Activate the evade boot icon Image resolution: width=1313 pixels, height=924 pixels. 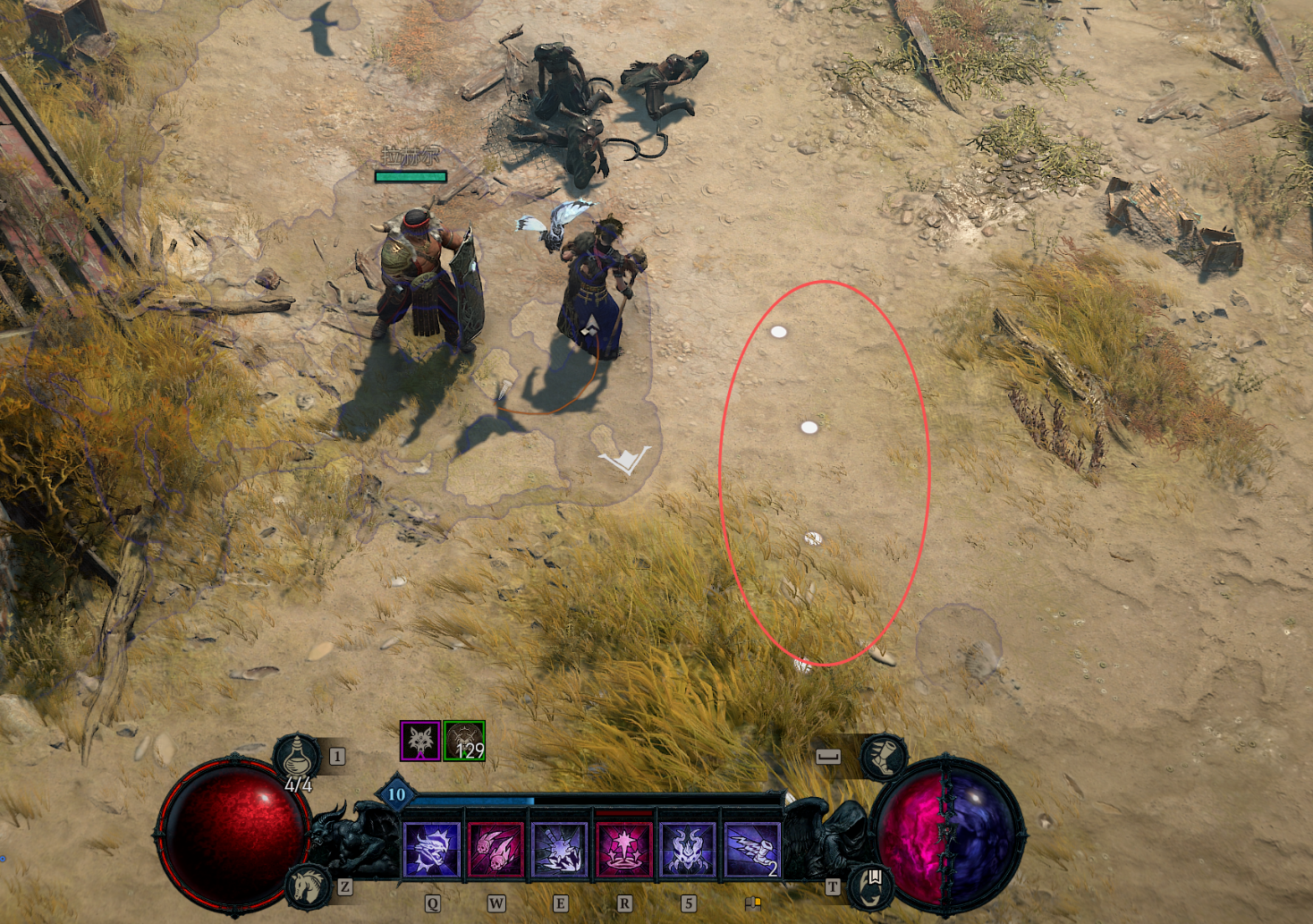point(883,756)
